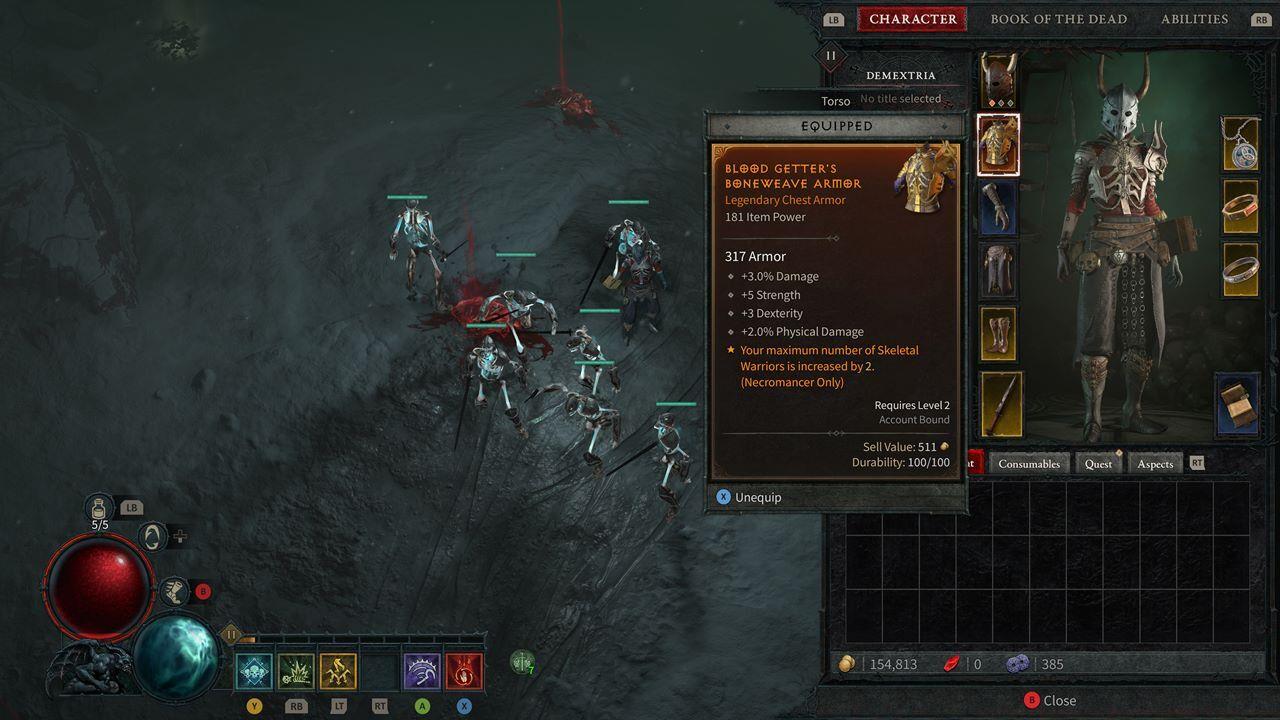This screenshot has height=720, width=1280.
Task: Open the Quest tab
Action: tap(1098, 463)
